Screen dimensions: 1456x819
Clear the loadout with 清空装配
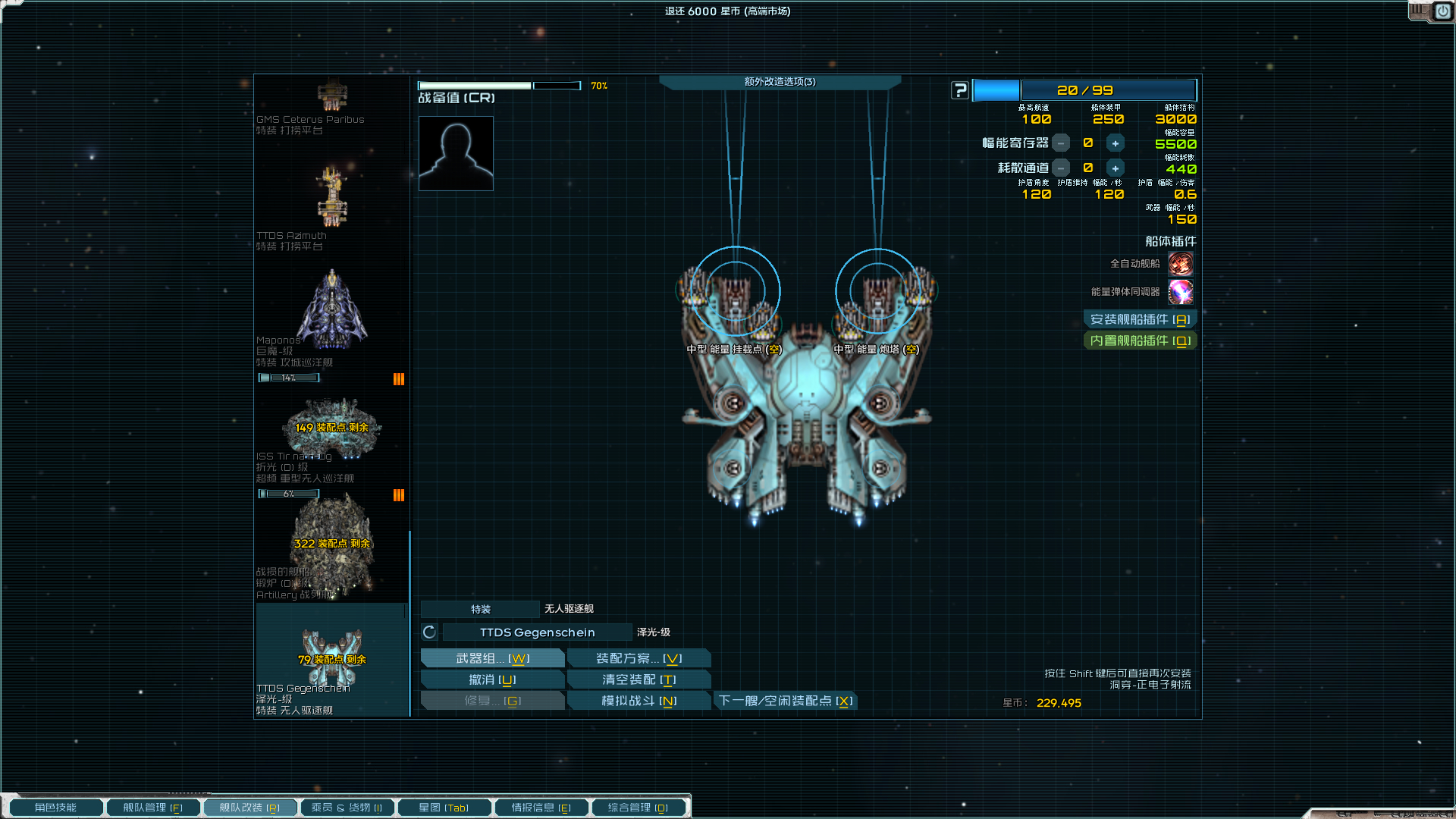pyautogui.click(x=639, y=679)
